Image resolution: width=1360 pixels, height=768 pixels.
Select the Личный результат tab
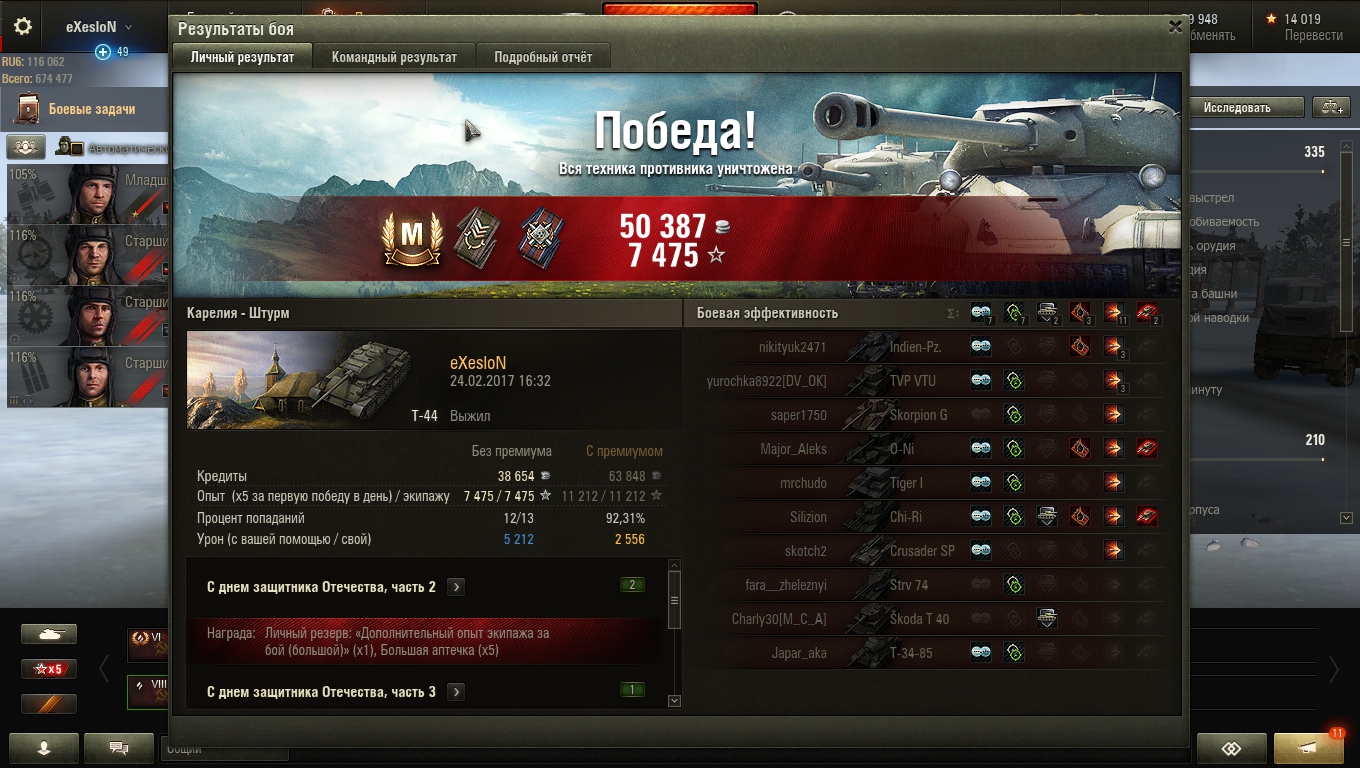pyautogui.click(x=242, y=57)
